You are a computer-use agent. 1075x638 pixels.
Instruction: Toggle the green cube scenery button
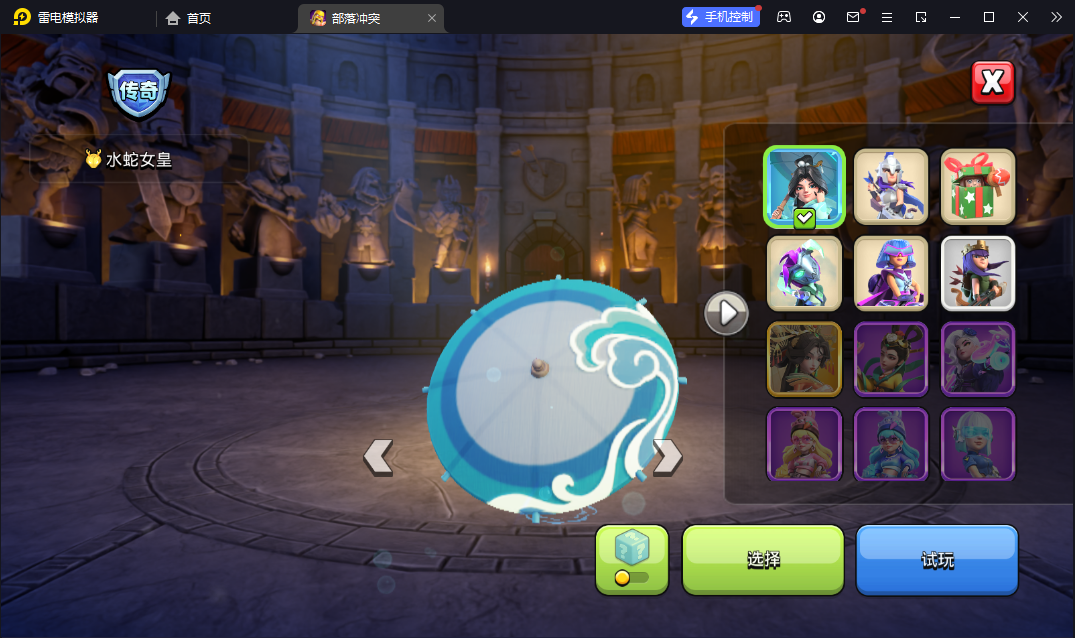click(x=632, y=558)
